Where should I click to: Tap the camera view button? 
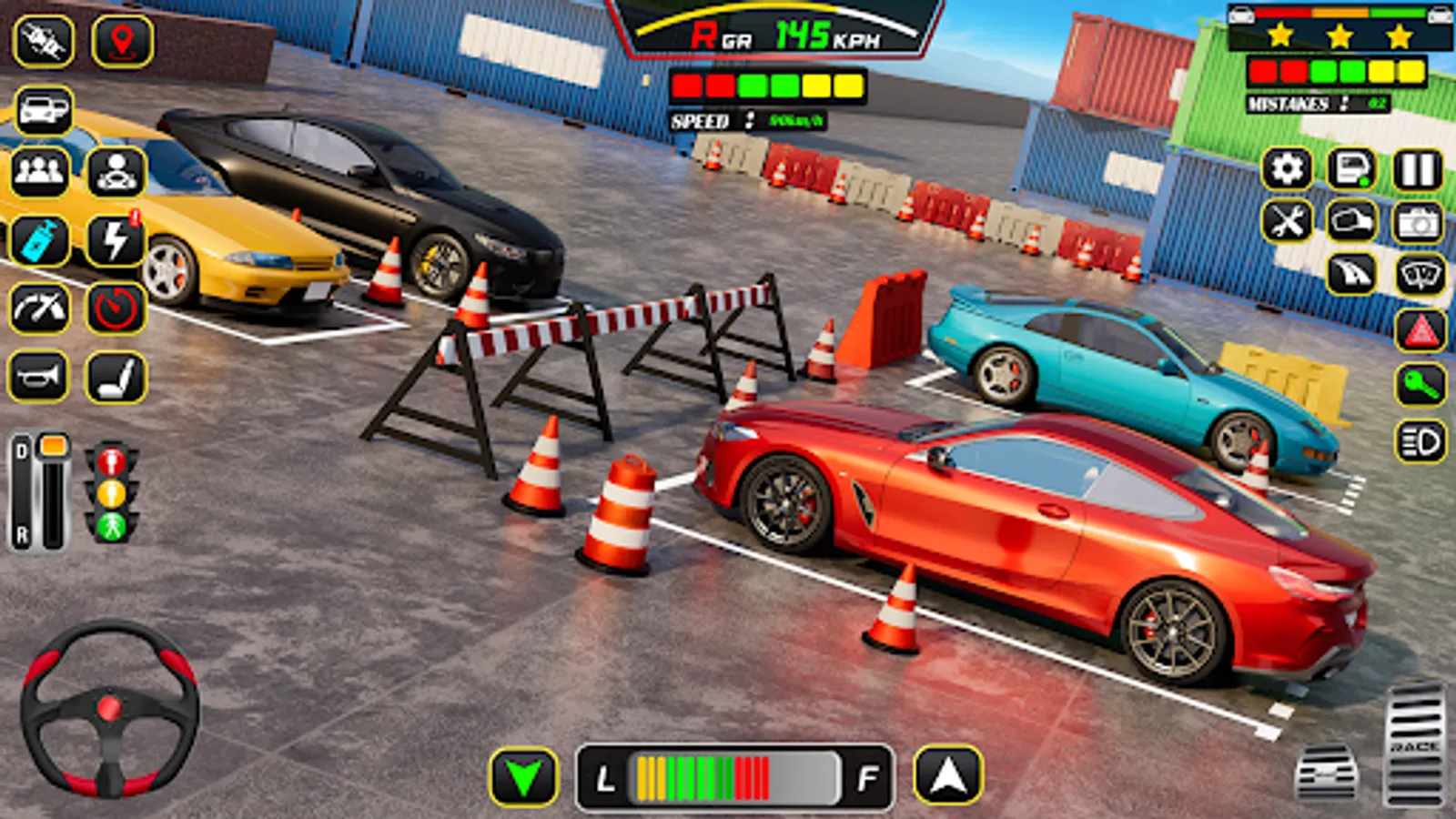(x=1418, y=222)
